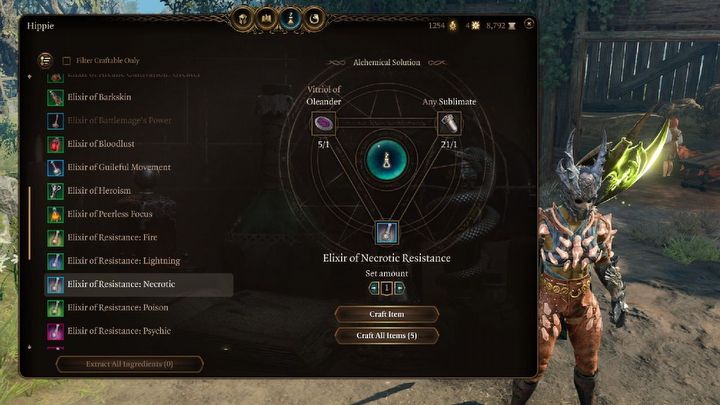
Task: Close the alchemy window
Action: (528, 23)
